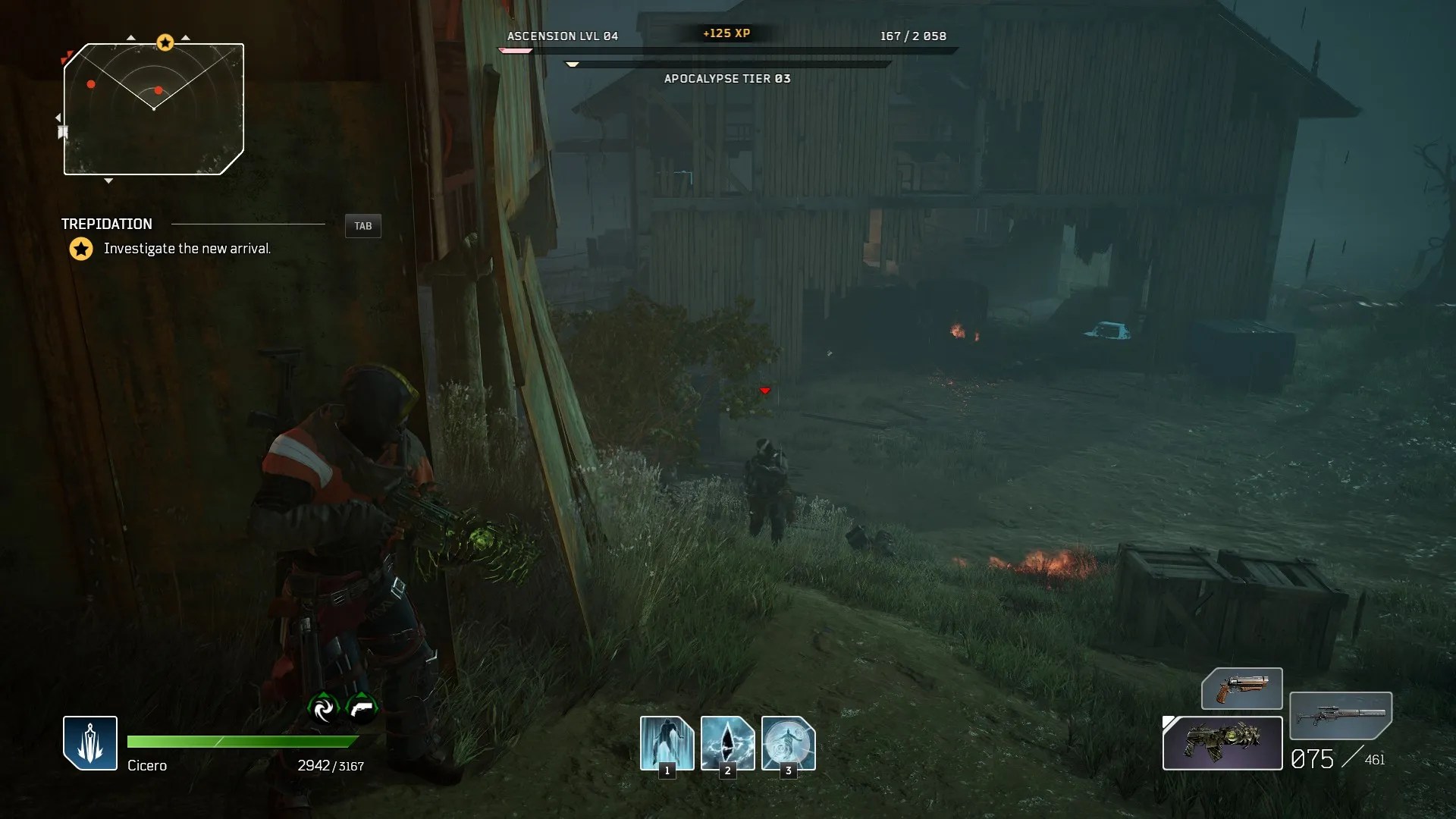This screenshot has width=1456, height=819.
Task: Click the star marker atop the minimap
Action: 165,42
